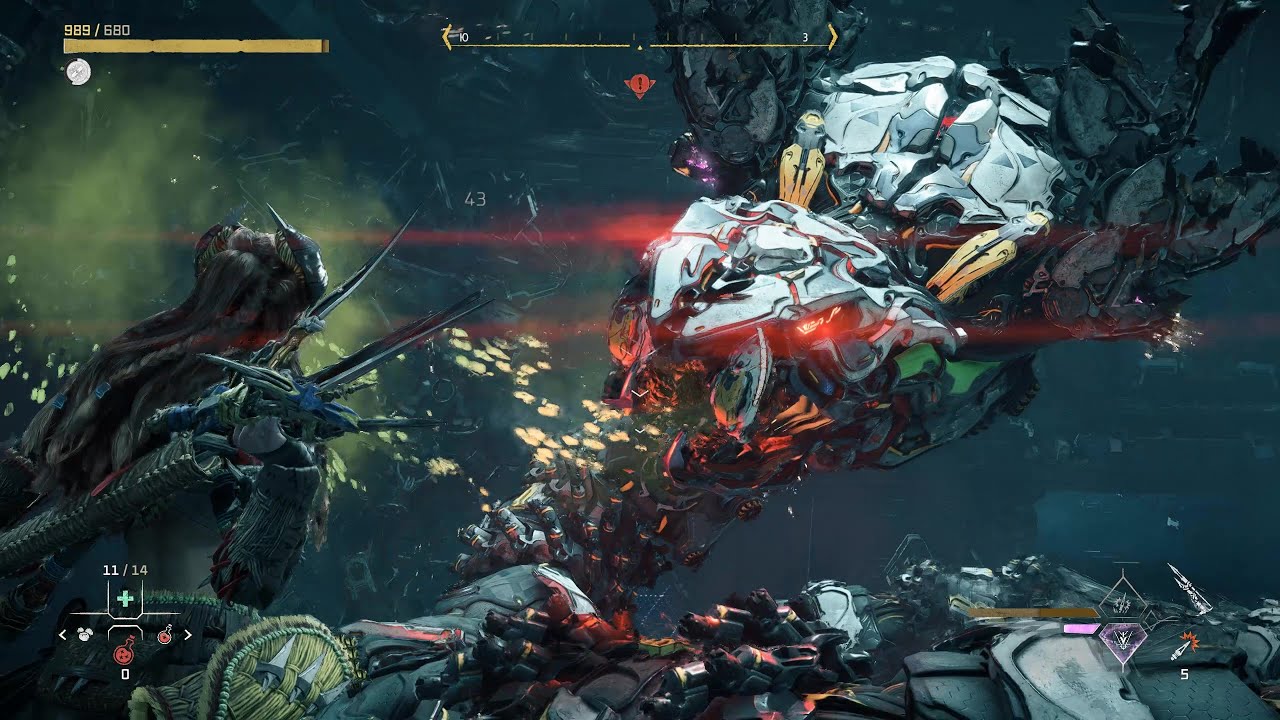Viewport: 1280px width, 720px height.
Task: Click the compass bar at the top
Action: click(639, 38)
